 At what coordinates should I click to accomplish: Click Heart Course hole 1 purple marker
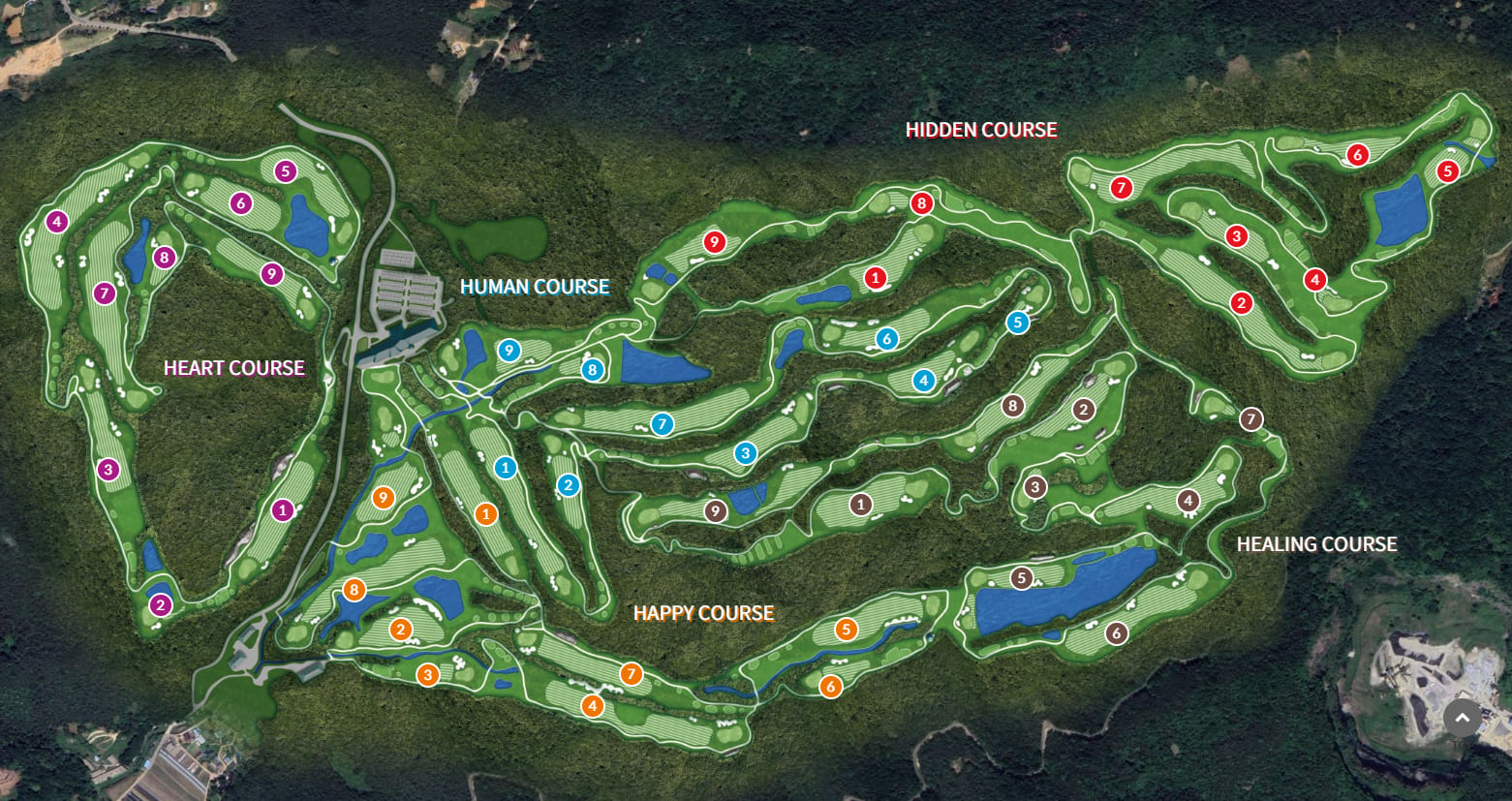click(x=282, y=509)
